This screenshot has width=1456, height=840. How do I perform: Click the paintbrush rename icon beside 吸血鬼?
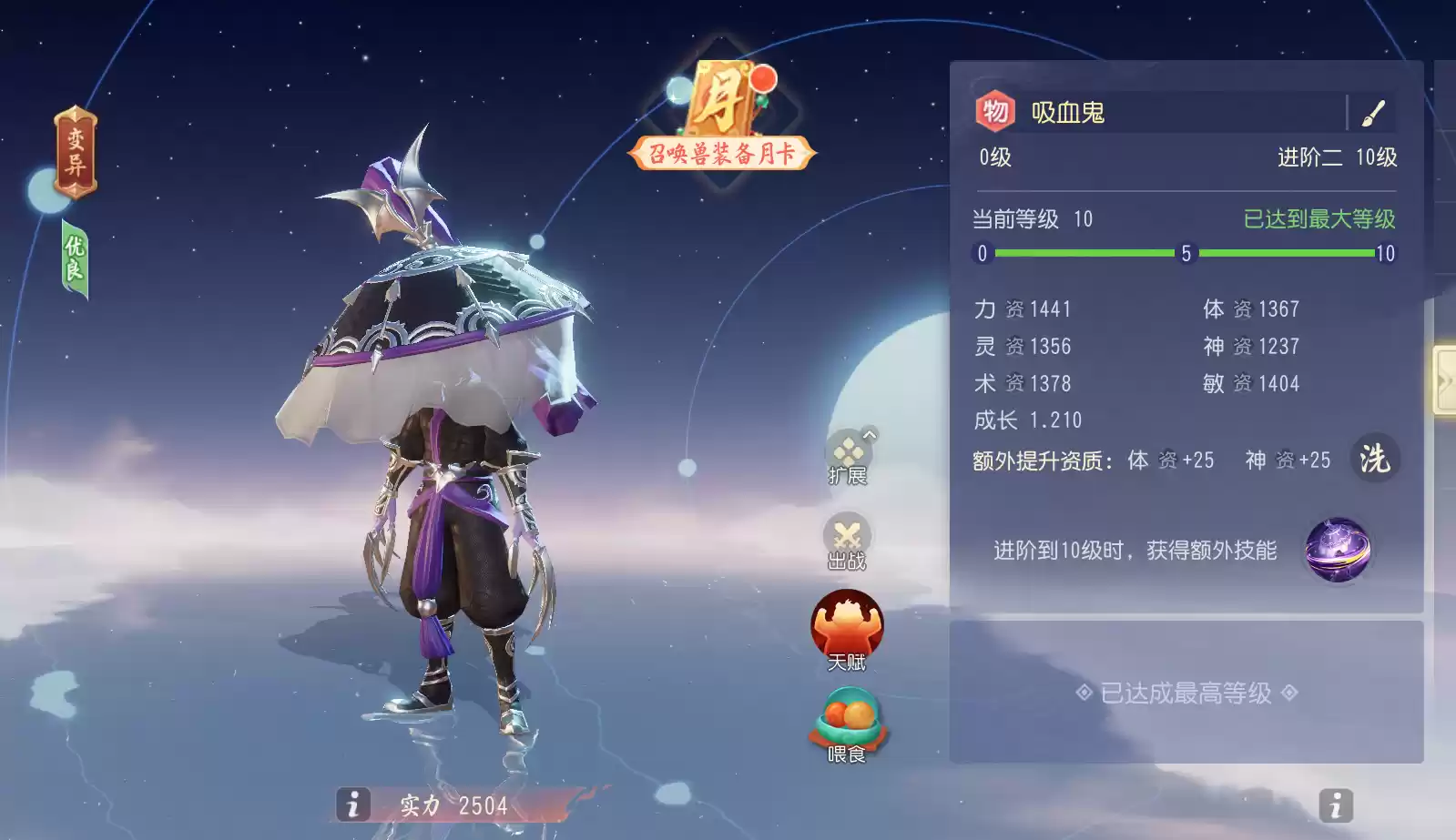click(x=1371, y=113)
